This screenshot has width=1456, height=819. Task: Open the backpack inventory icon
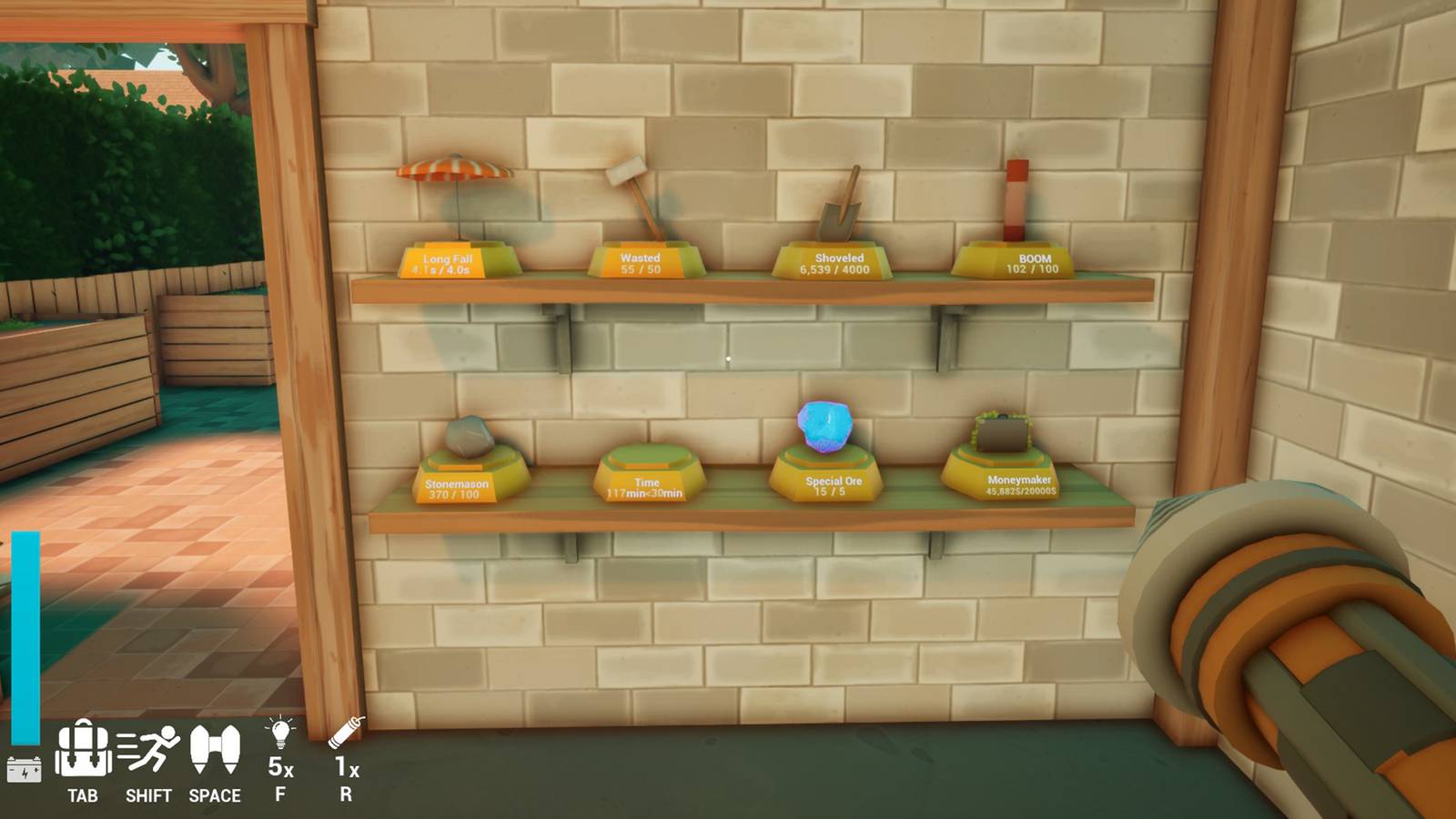point(83,749)
